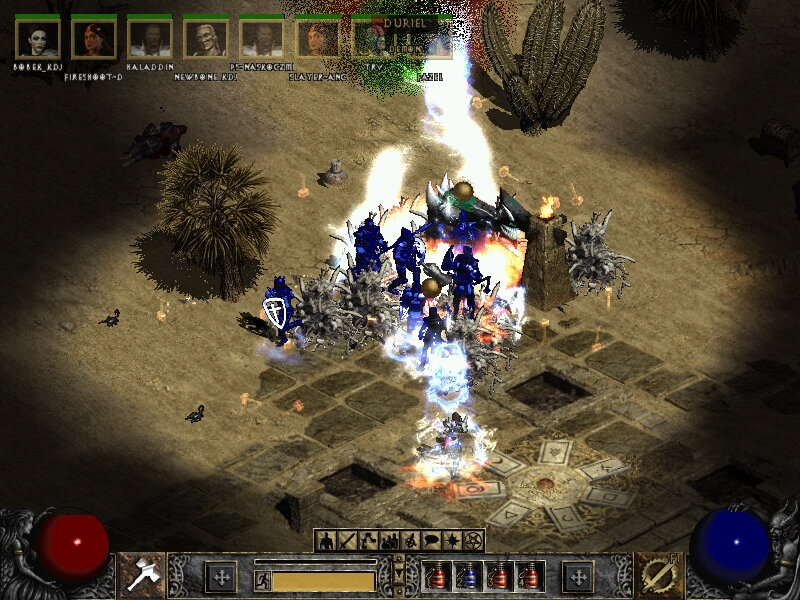Open the message log speech-bubble icon
Screen dimensions: 800x600
click(x=431, y=541)
